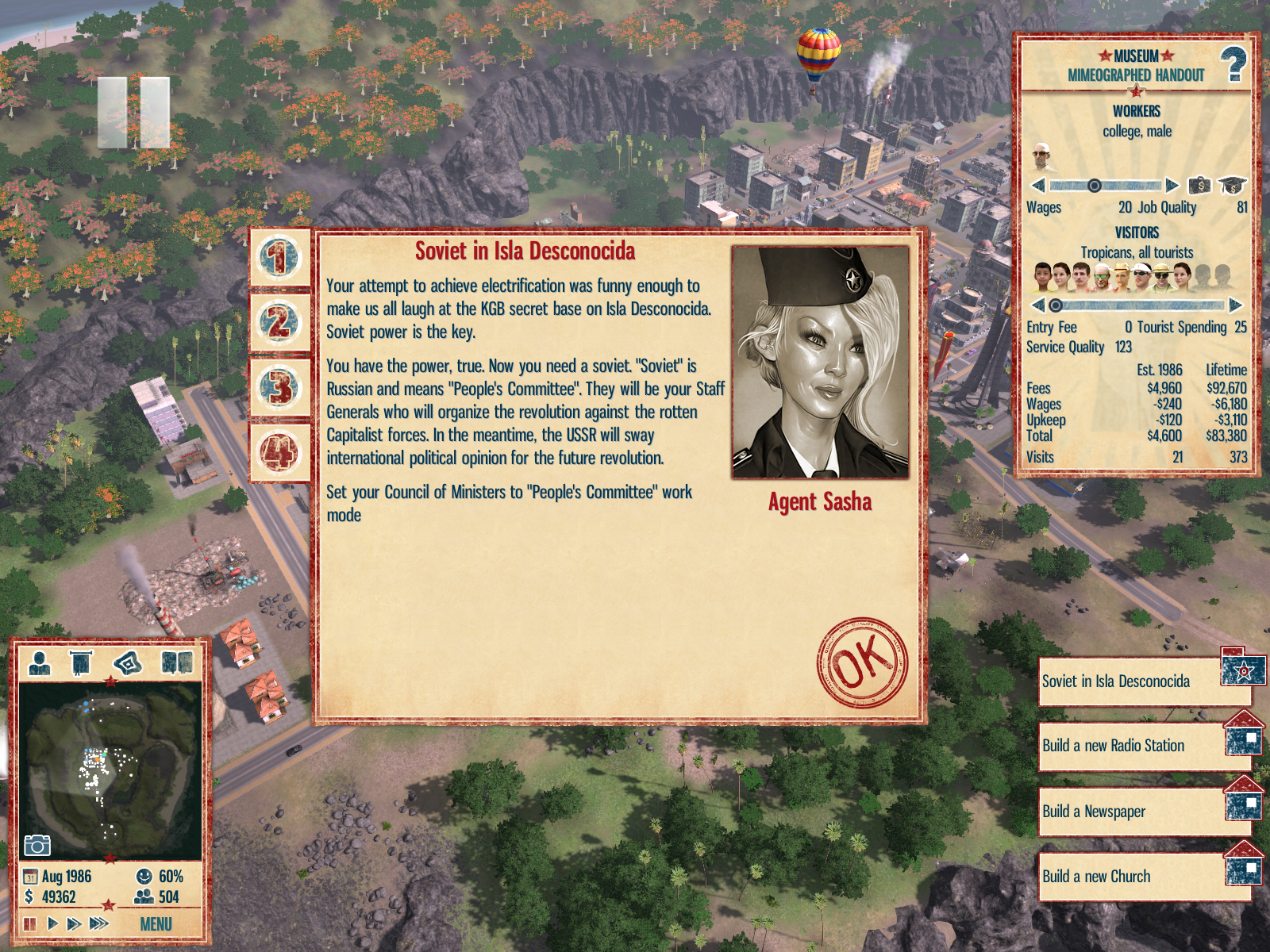
Task: Raise entry fee with the right arrow
Action: coord(1235,305)
